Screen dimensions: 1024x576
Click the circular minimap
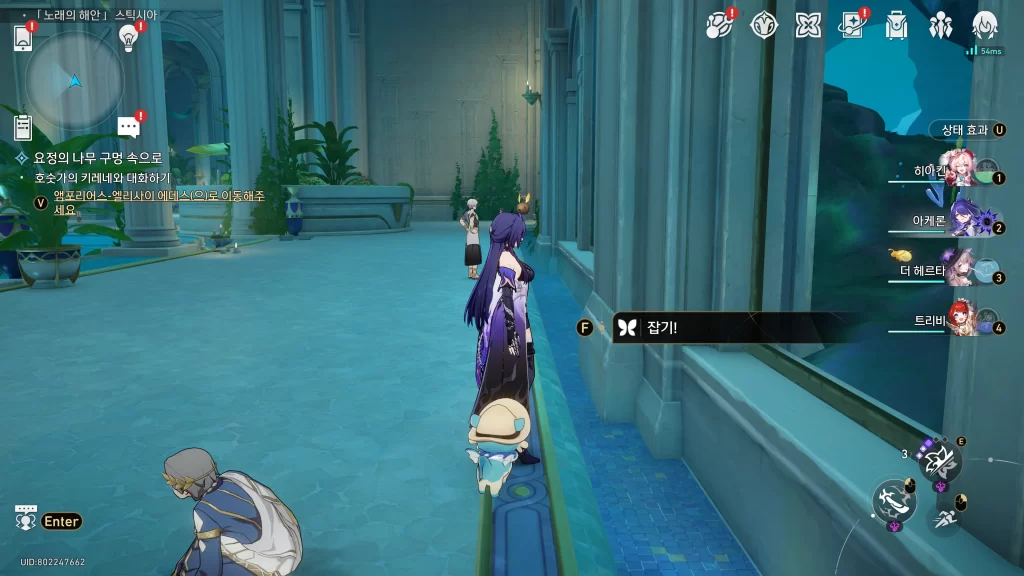point(74,80)
